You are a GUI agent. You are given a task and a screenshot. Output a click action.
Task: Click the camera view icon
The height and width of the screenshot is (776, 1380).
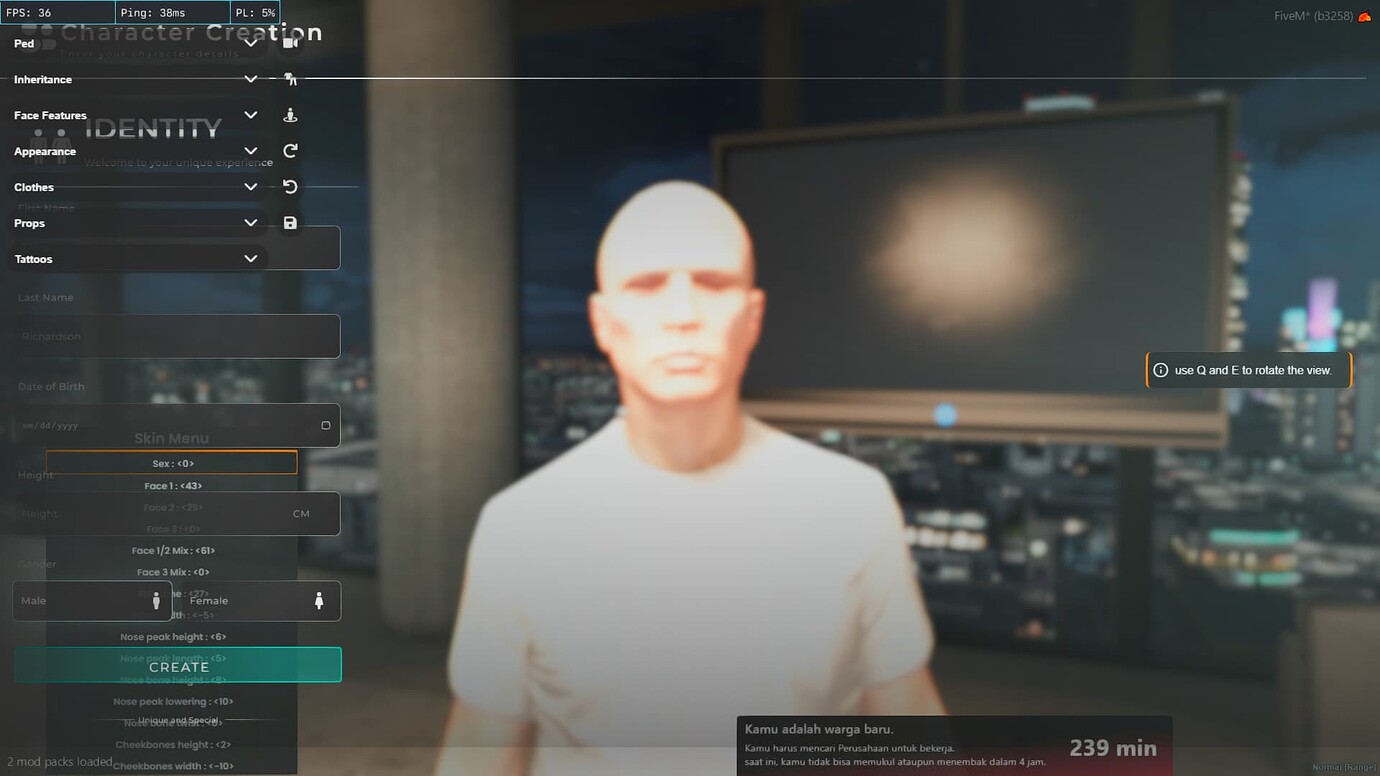[x=290, y=43]
